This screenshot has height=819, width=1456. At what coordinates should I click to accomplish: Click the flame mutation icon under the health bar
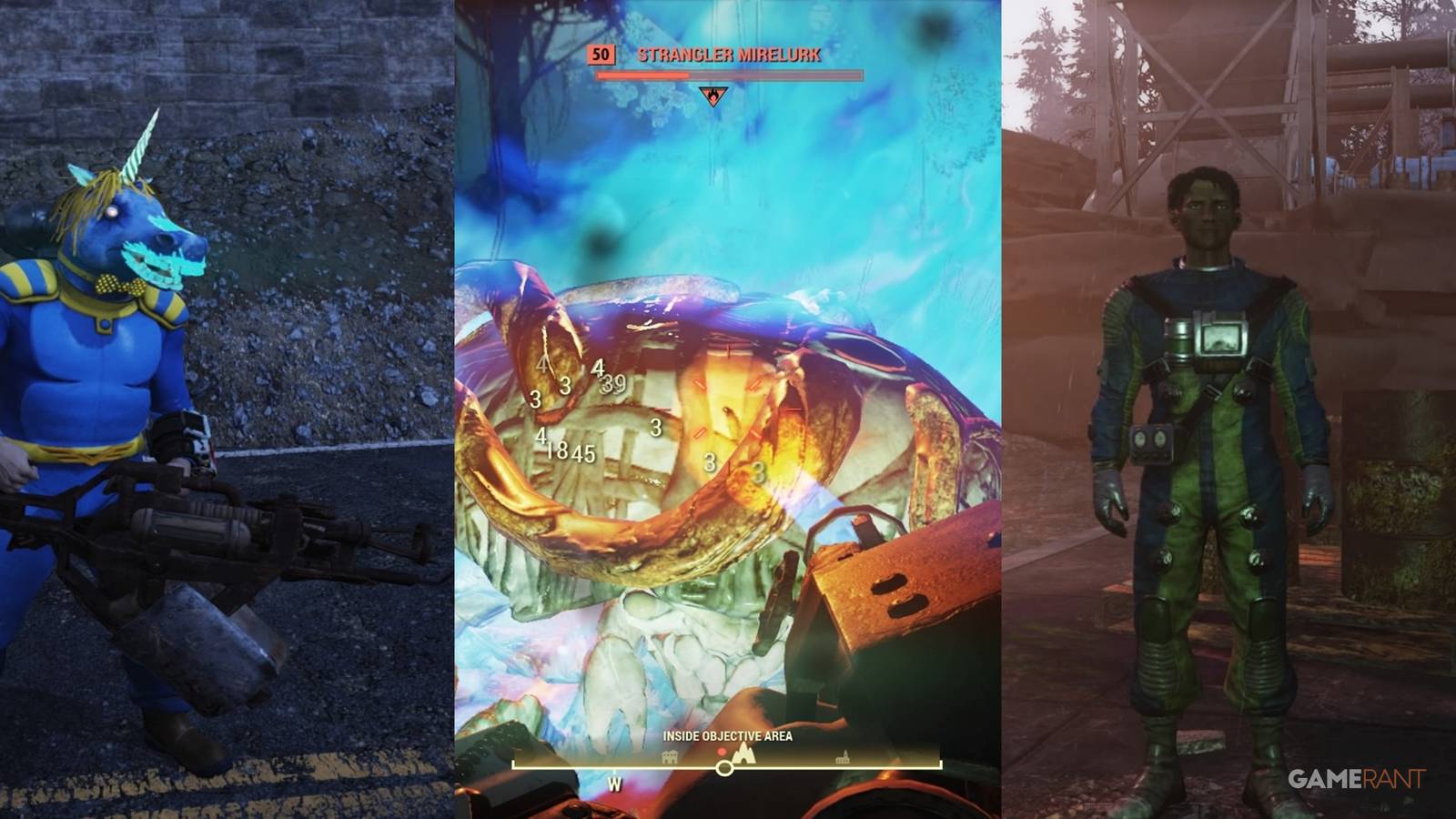point(713,96)
